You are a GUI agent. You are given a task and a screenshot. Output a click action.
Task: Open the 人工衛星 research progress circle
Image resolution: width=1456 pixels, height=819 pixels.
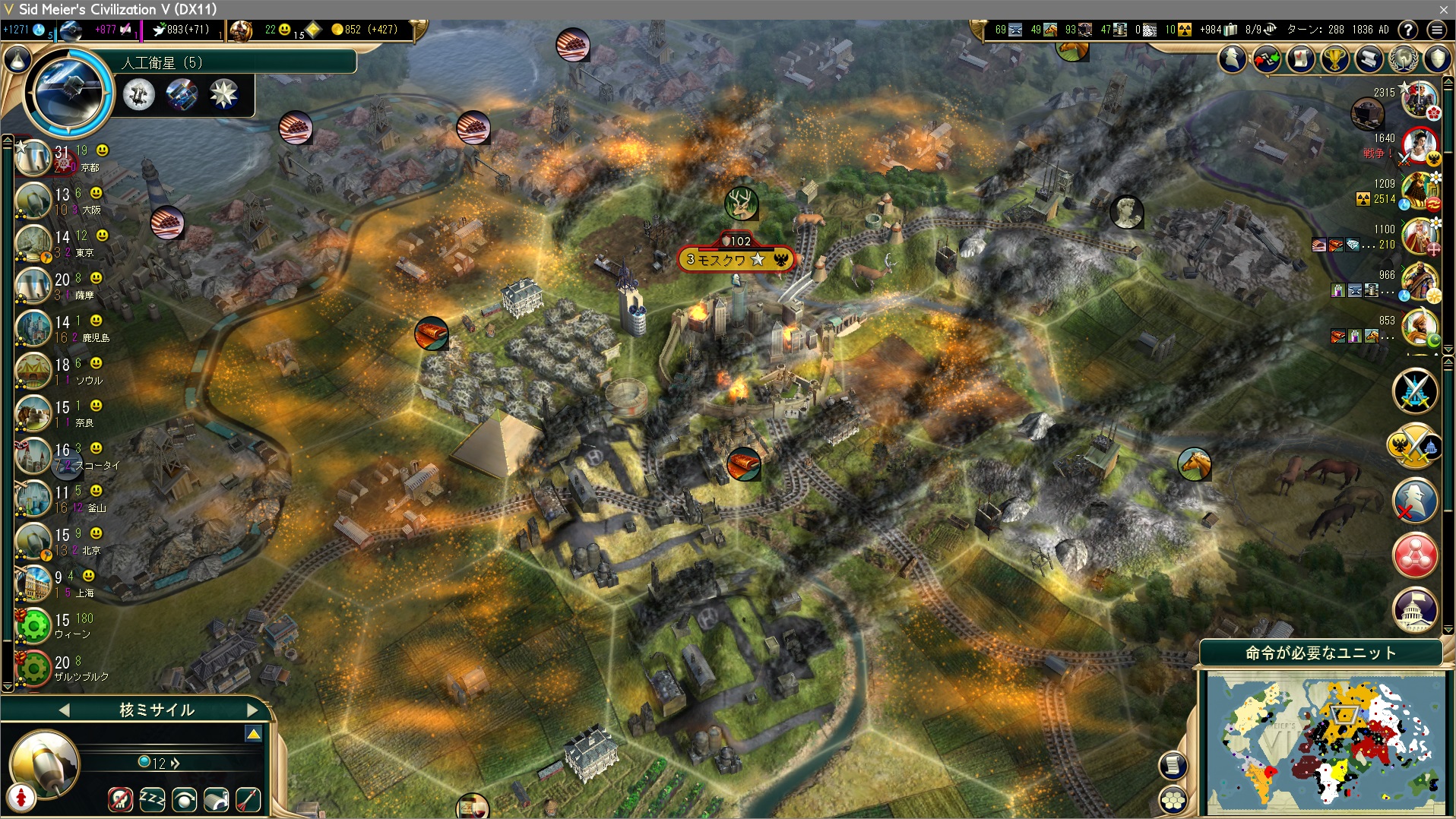tap(69, 92)
